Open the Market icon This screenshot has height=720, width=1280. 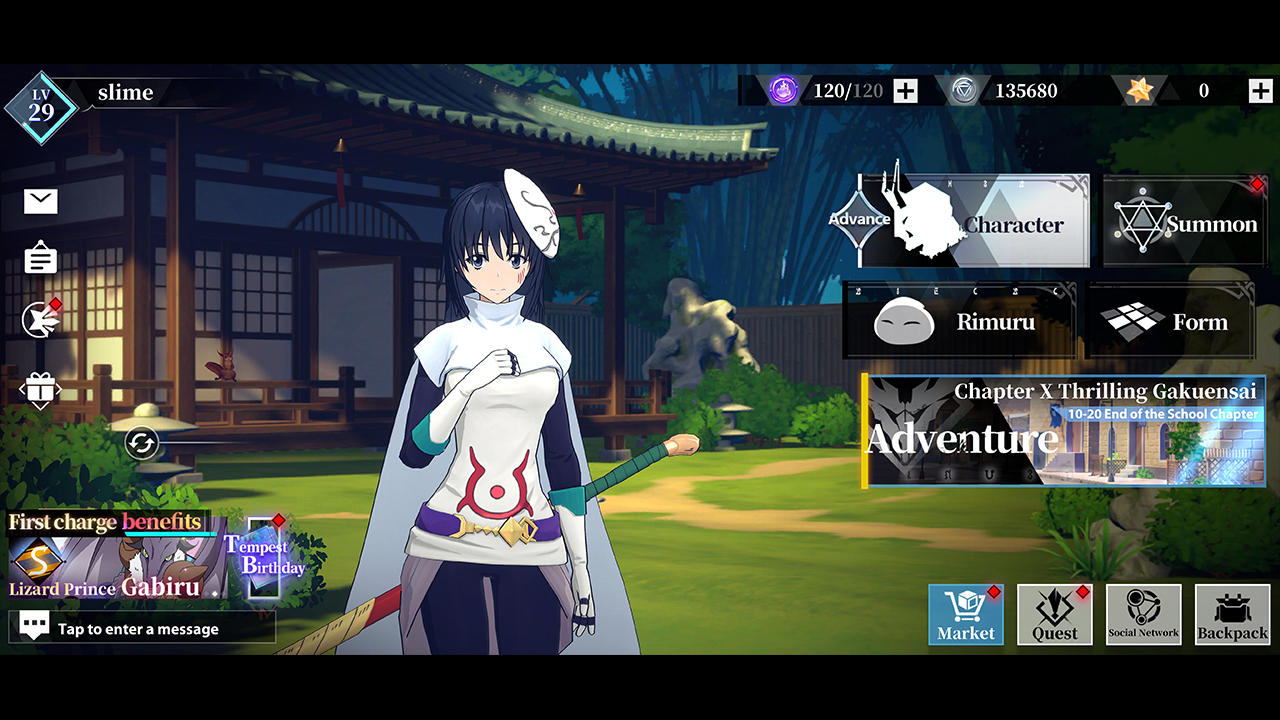(964, 614)
